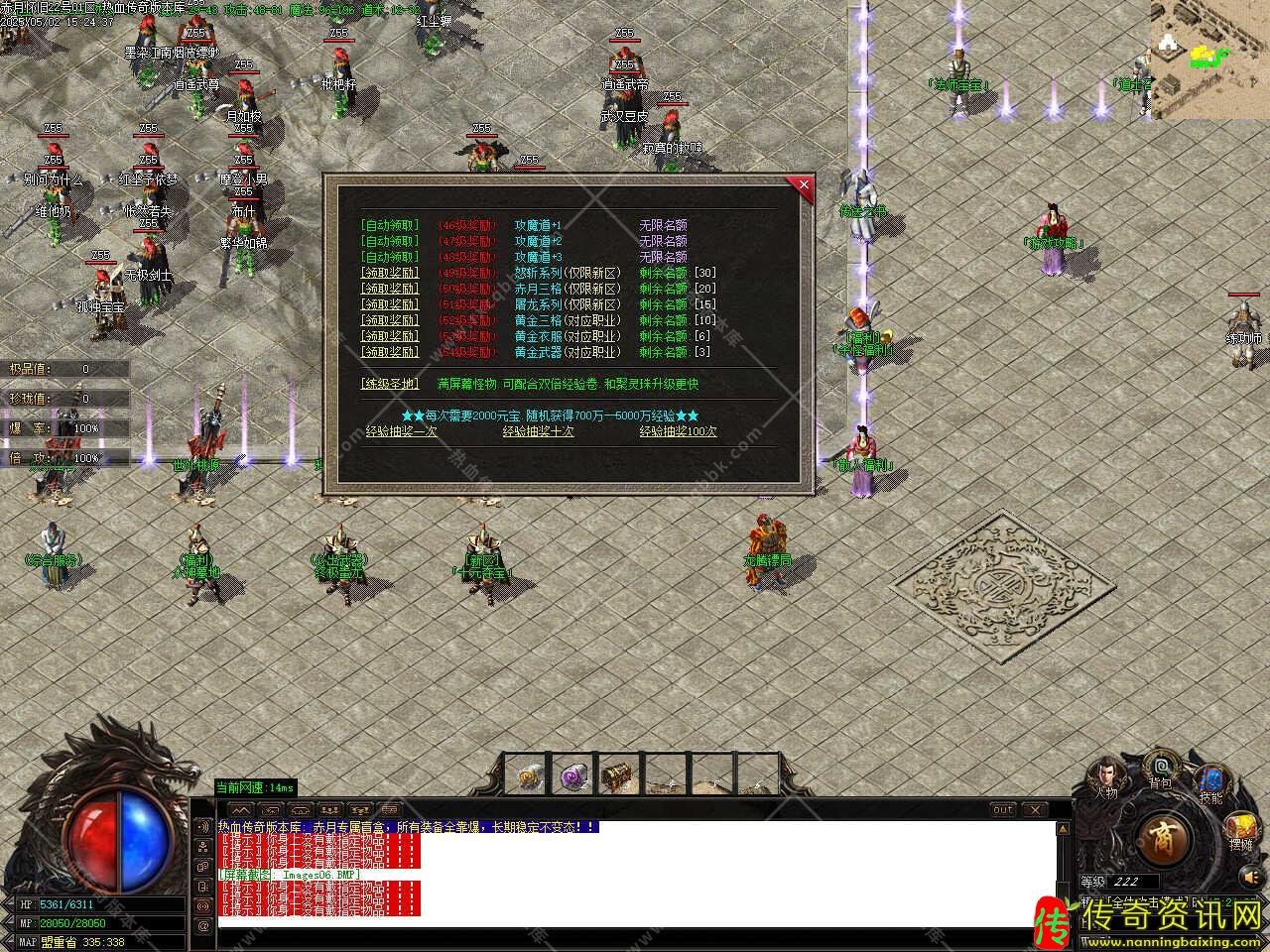The height and width of the screenshot is (952, 1270).
Task: Choose 经验抽奖一次 single experience draw
Action: [401, 431]
